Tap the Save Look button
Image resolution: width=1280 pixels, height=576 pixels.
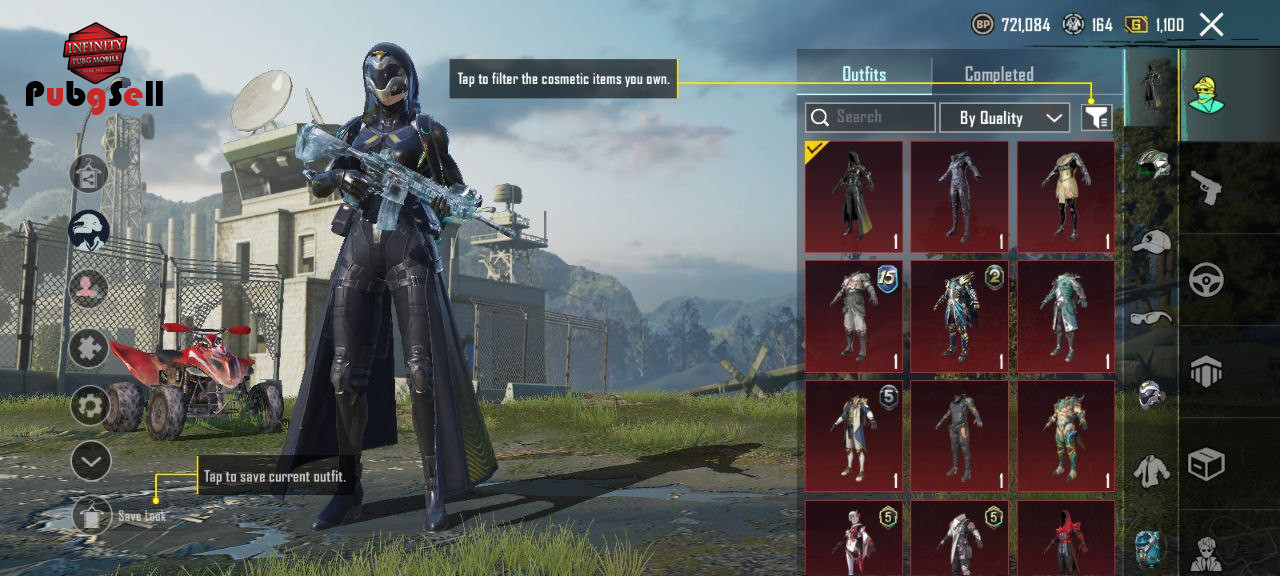tap(92, 516)
